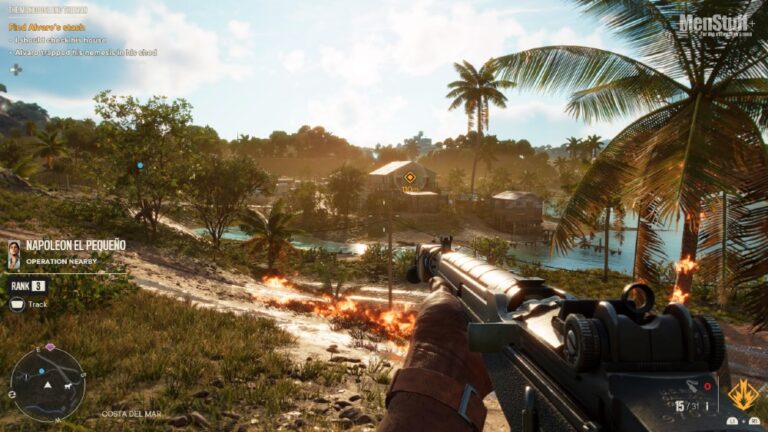Viewport: 768px width, 432px height.
Task: Click the d-pad icon below objectives
Action: click(x=15, y=69)
